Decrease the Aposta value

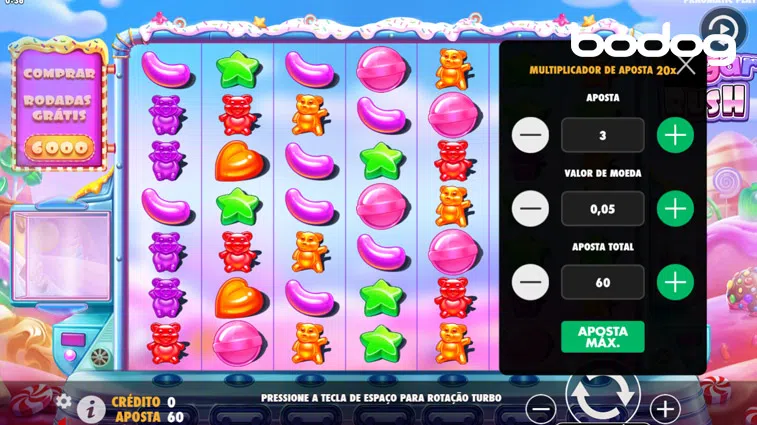click(x=530, y=135)
